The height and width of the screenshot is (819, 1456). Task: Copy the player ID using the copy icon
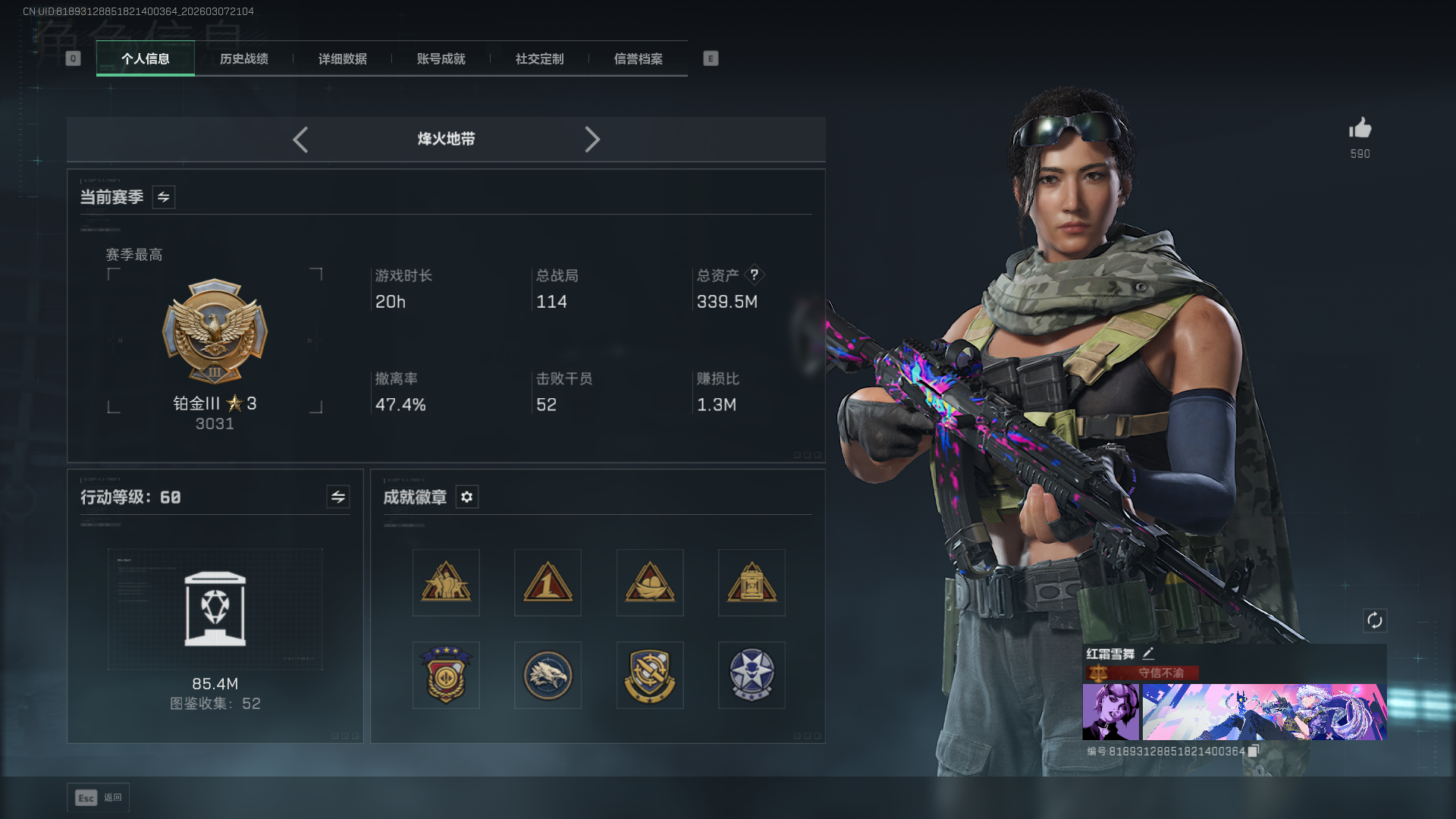(1254, 751)
